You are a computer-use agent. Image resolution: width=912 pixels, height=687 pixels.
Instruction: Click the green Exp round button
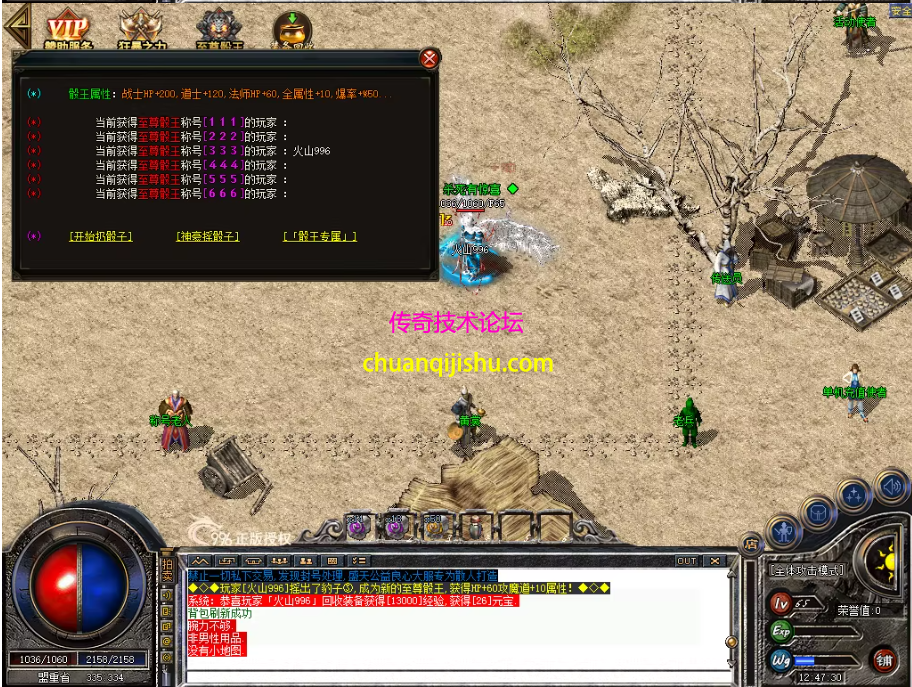tap(781, 631)
